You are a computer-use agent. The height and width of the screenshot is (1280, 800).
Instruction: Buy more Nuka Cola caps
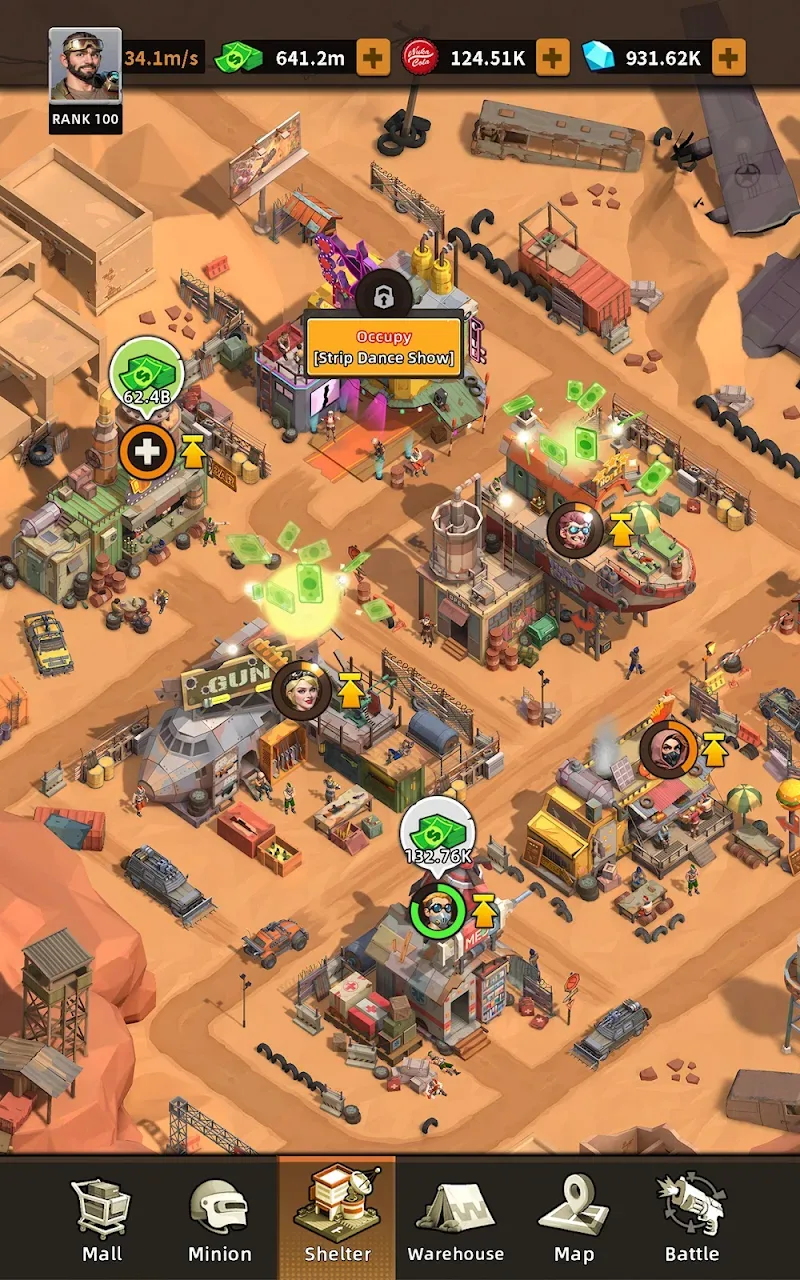(551, 58)
